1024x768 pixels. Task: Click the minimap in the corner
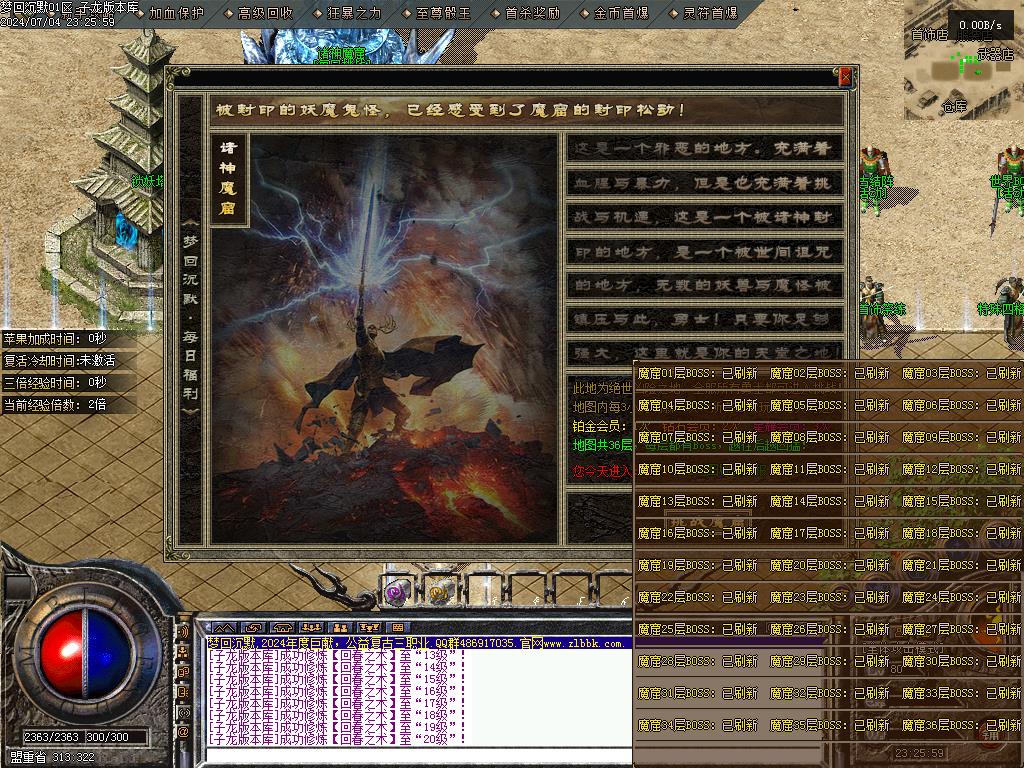pyautogui.click(x=964, y=62)
